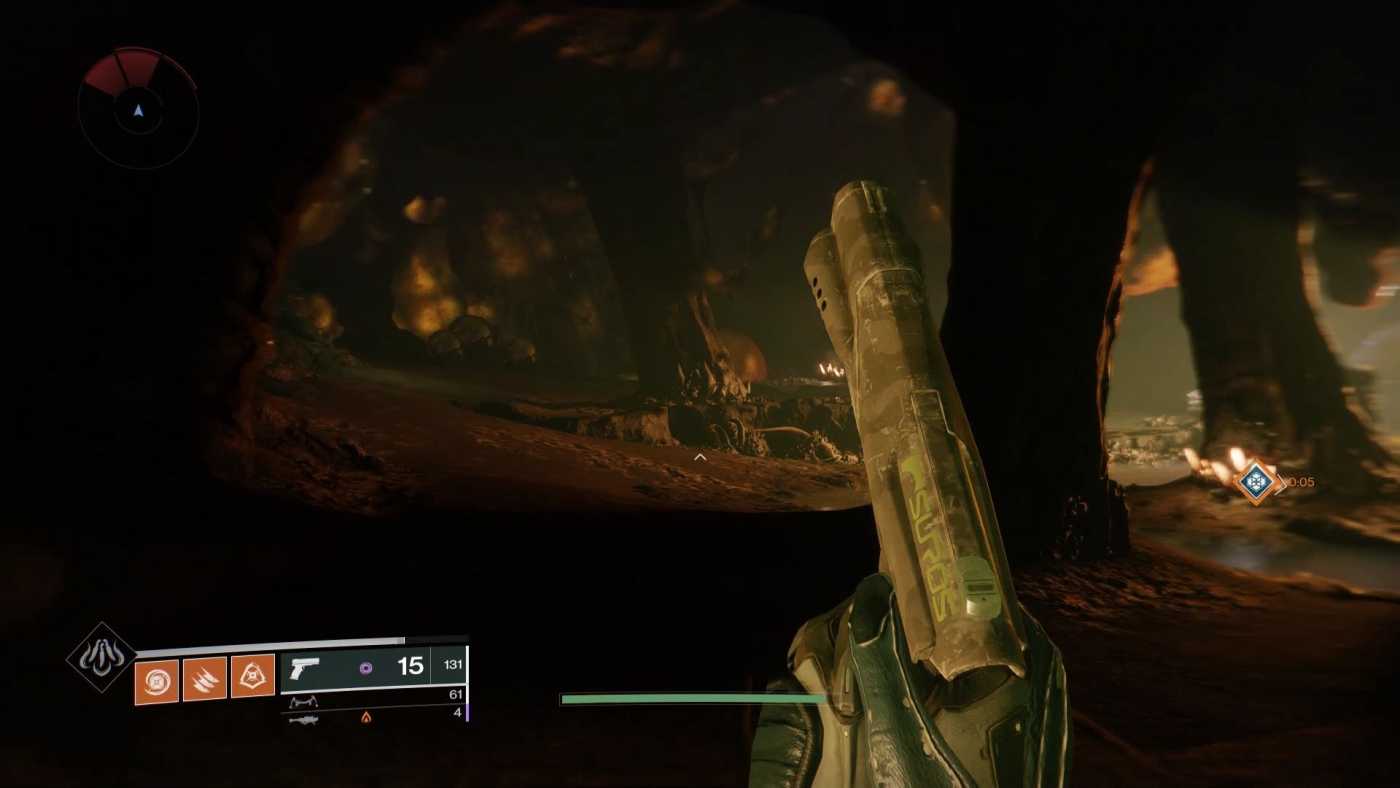The width and height of the screenshot is (1400, 788).
Task: Select the melee slash ability icon
Action: [x=205, y=677]
